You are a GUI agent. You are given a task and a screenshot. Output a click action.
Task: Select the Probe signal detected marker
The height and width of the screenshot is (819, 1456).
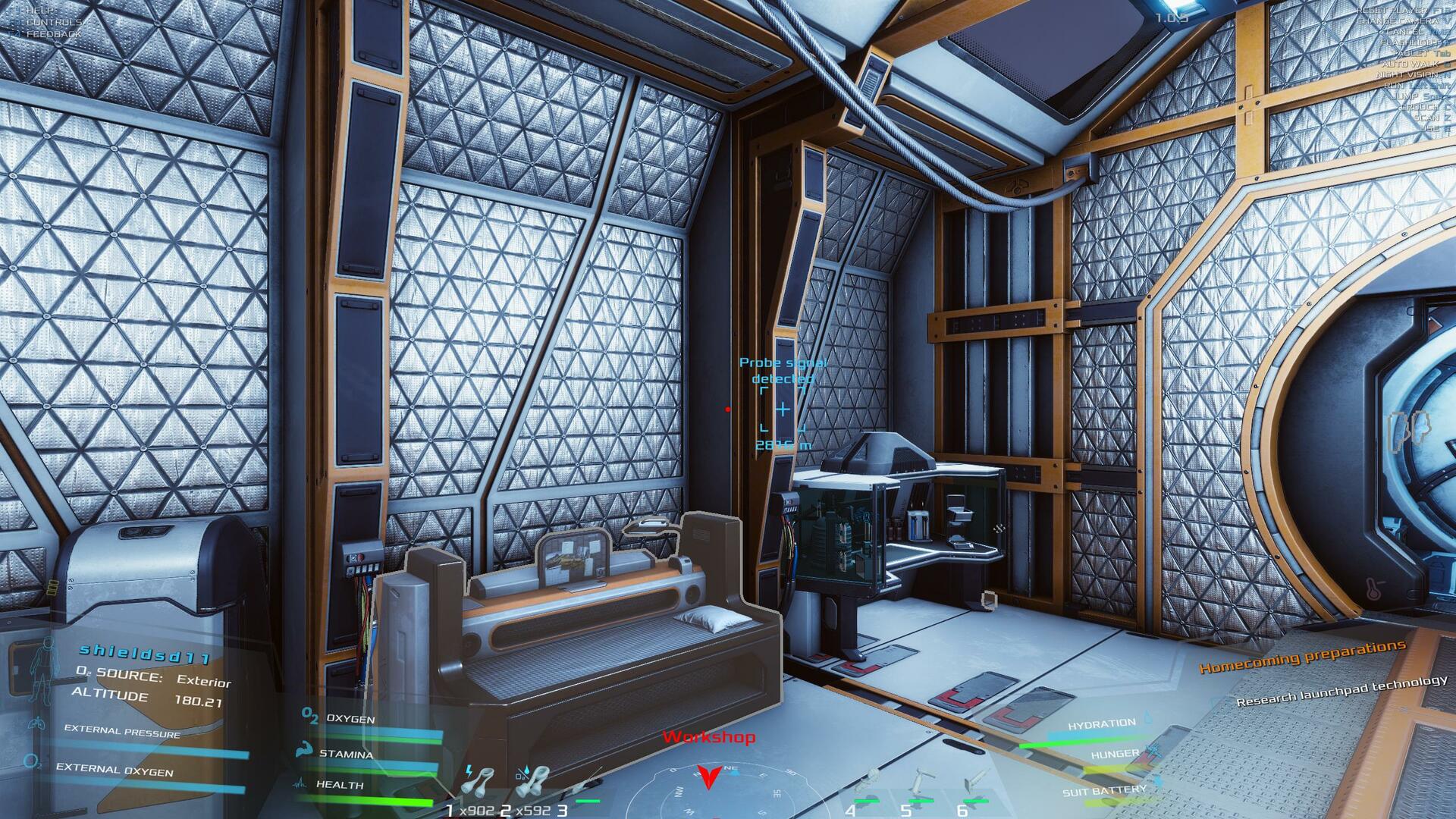click(x=782, y=409)
